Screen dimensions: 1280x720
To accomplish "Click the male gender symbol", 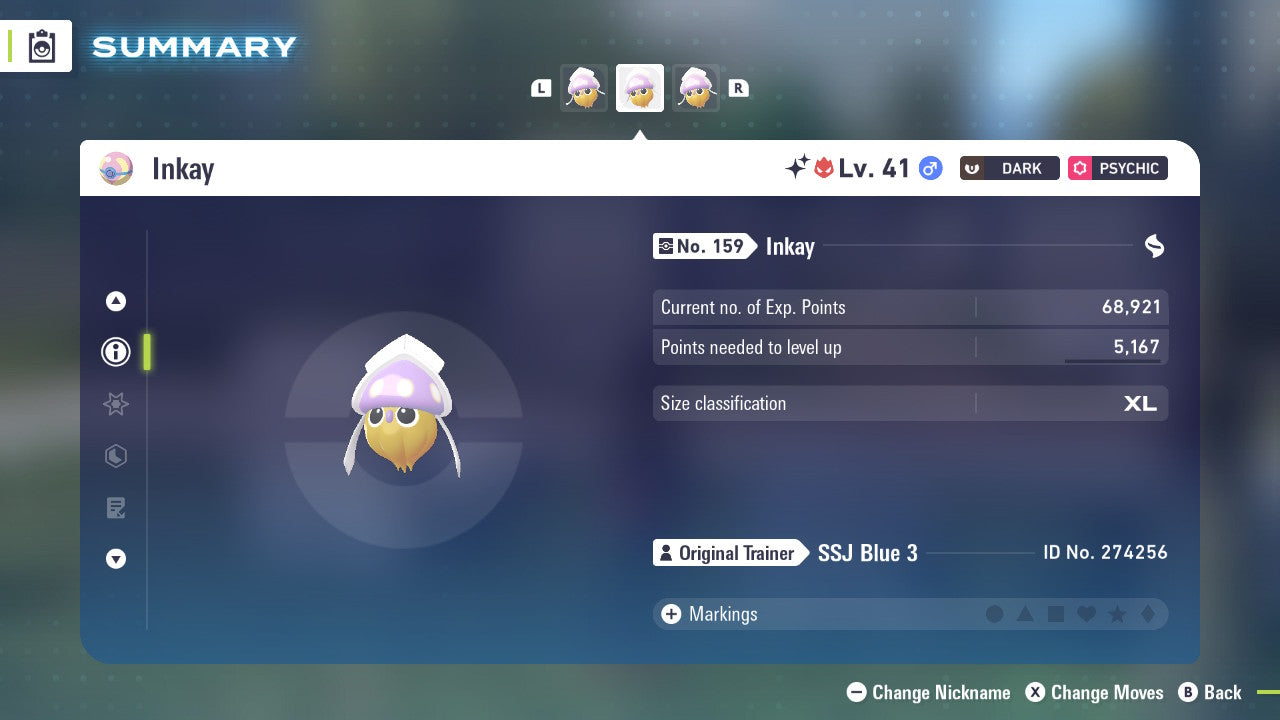I will coord(928,169).
